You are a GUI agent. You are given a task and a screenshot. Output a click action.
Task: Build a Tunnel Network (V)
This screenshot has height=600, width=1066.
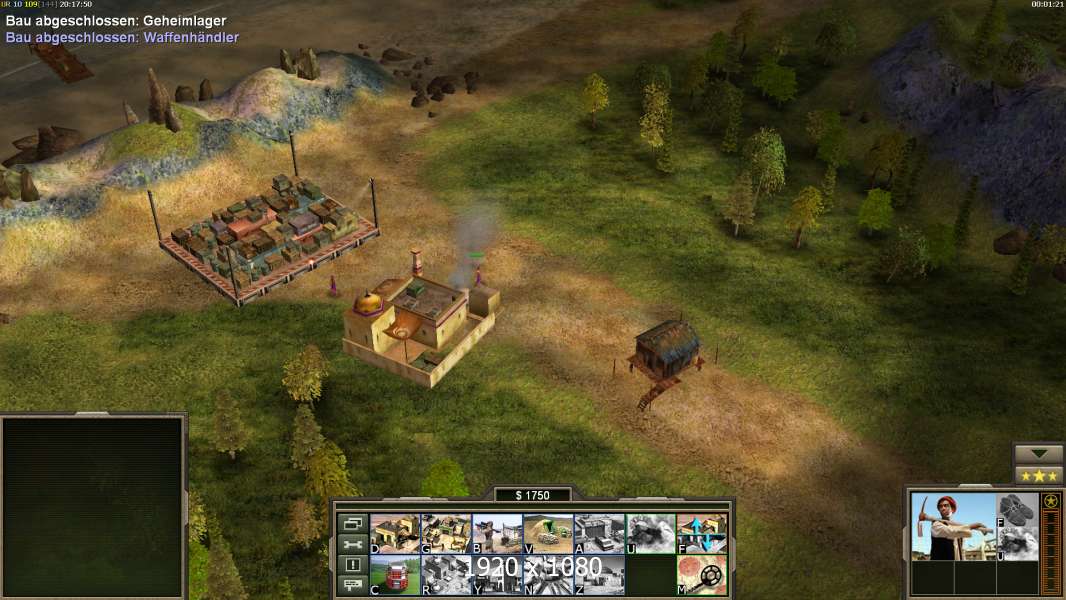548,533
